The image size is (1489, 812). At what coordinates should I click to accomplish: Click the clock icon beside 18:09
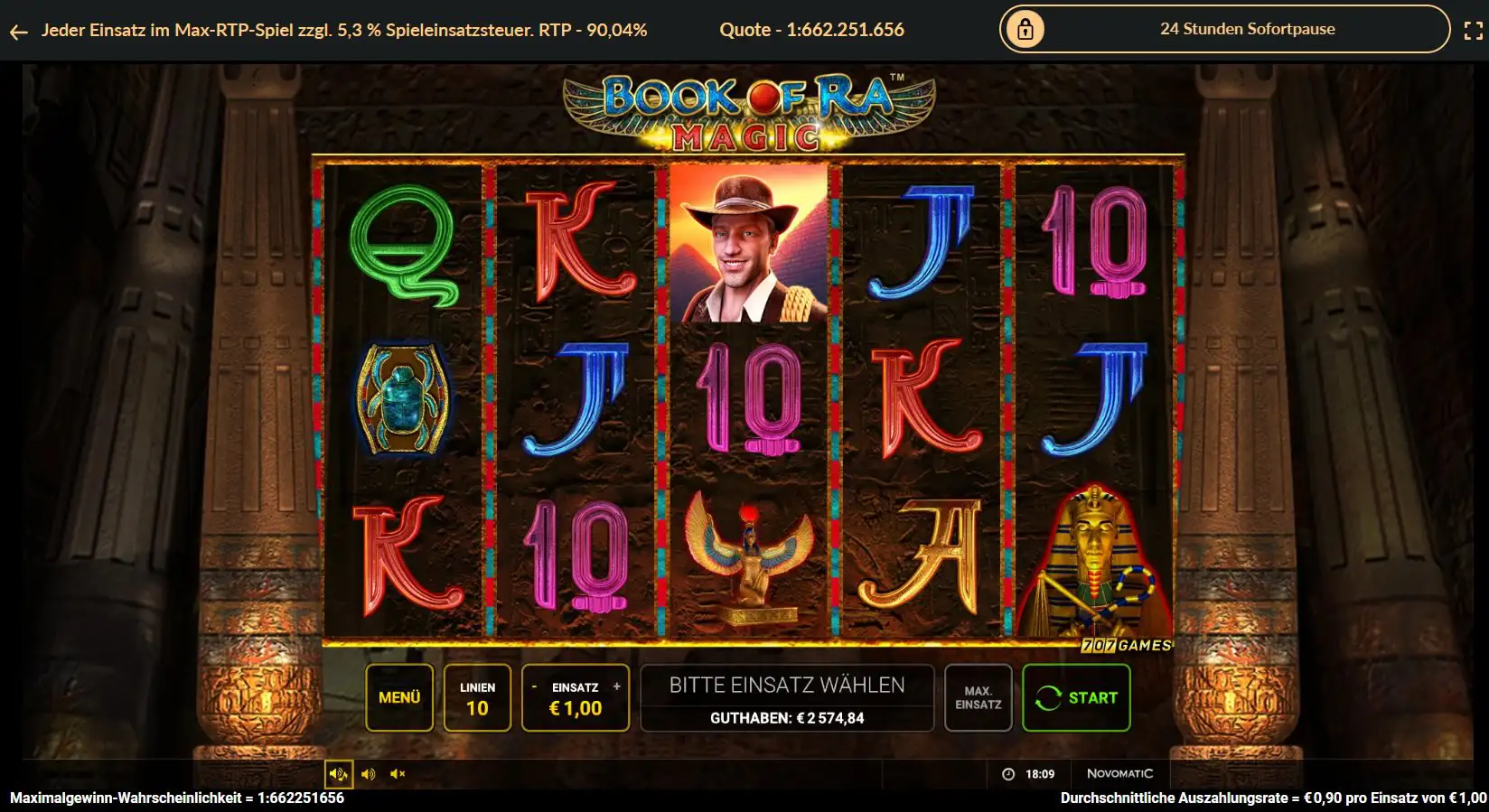(1008, 774)
